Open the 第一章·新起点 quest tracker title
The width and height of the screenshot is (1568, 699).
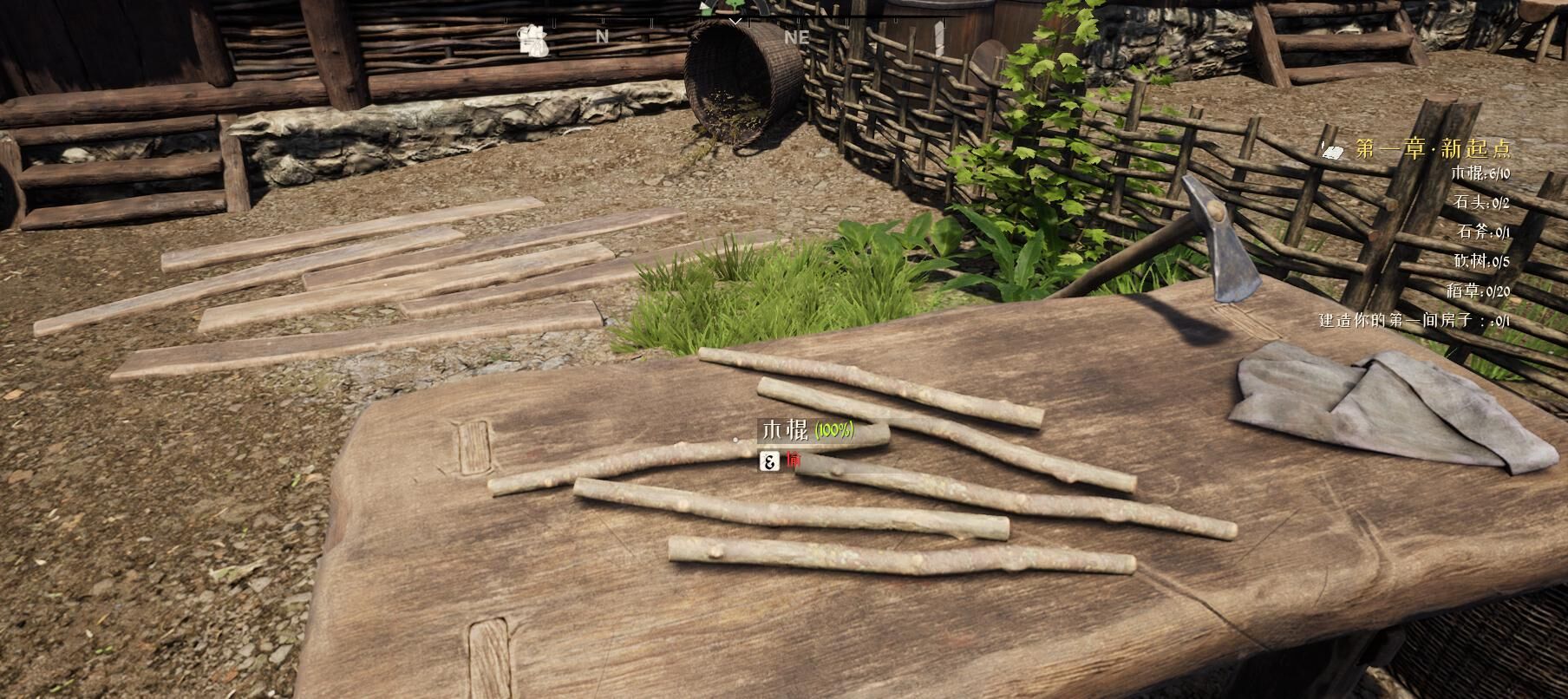pos(1433,148)
